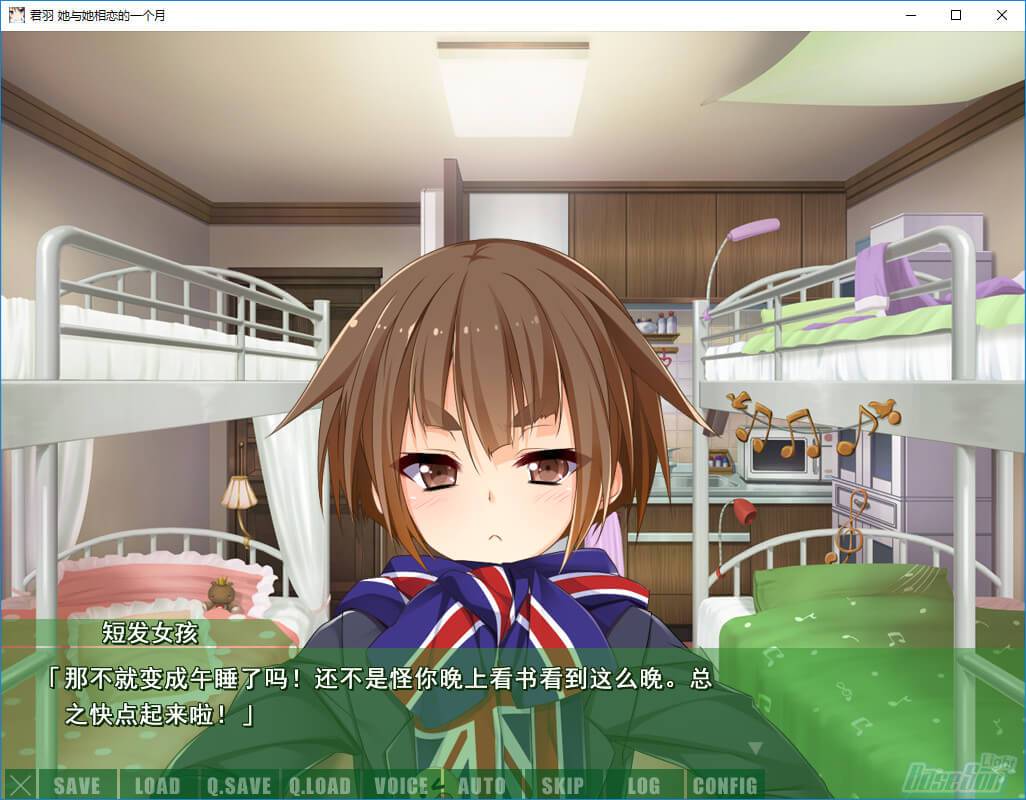Replay the line with VOICE button
The width and height of the screenshot is (1026, 800).
(401, 785)
